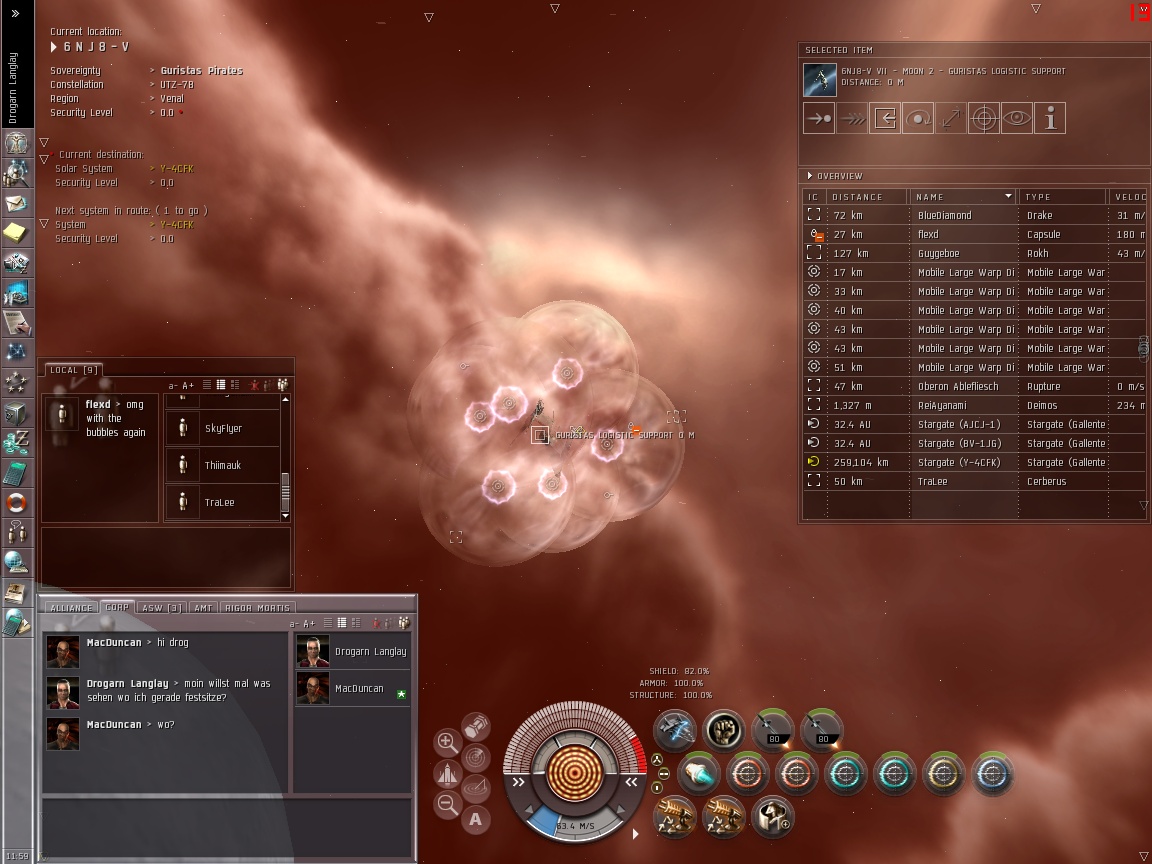The image size is (1152, 864).
Task: Sort overview by the Distance column
Action: click(867, 196)
